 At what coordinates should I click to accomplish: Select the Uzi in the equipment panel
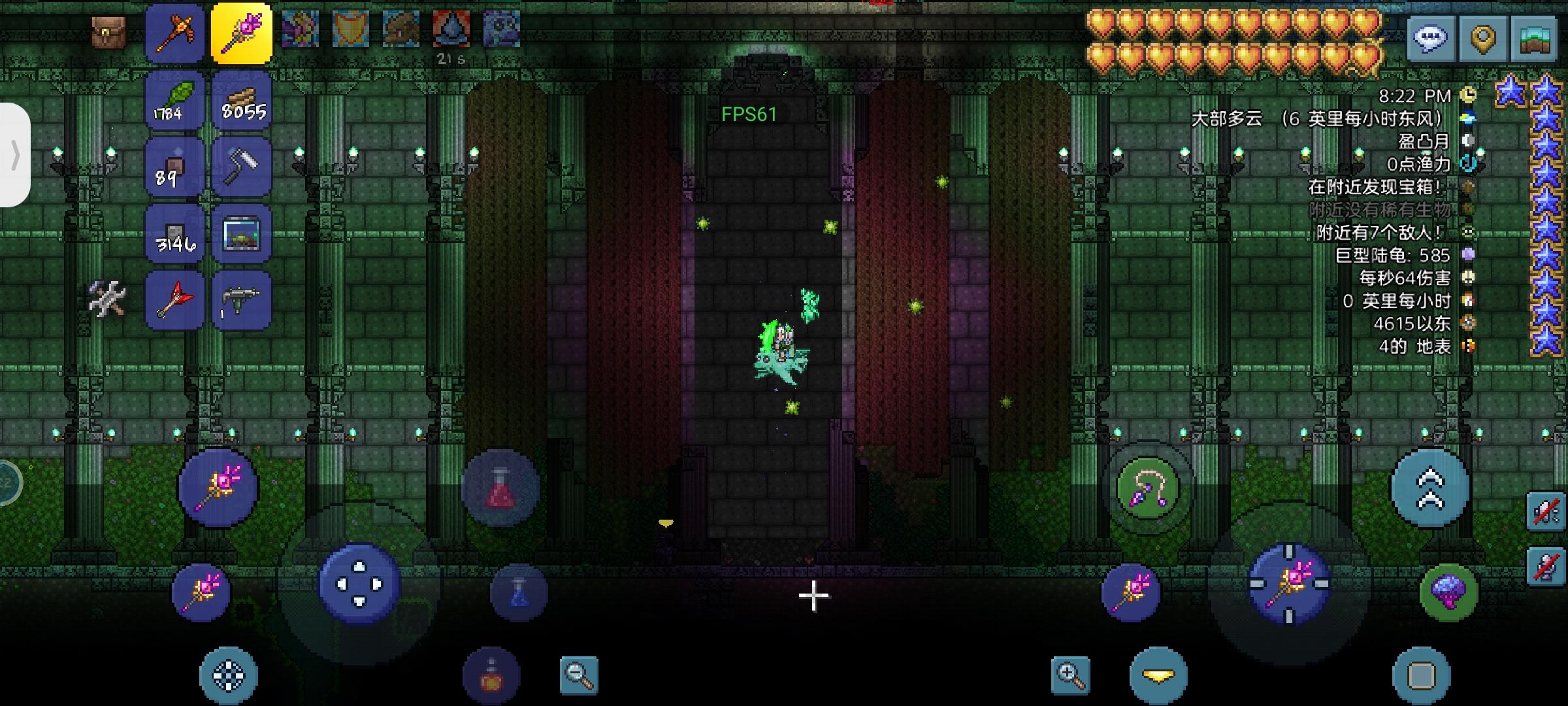(x=242, y=301)
